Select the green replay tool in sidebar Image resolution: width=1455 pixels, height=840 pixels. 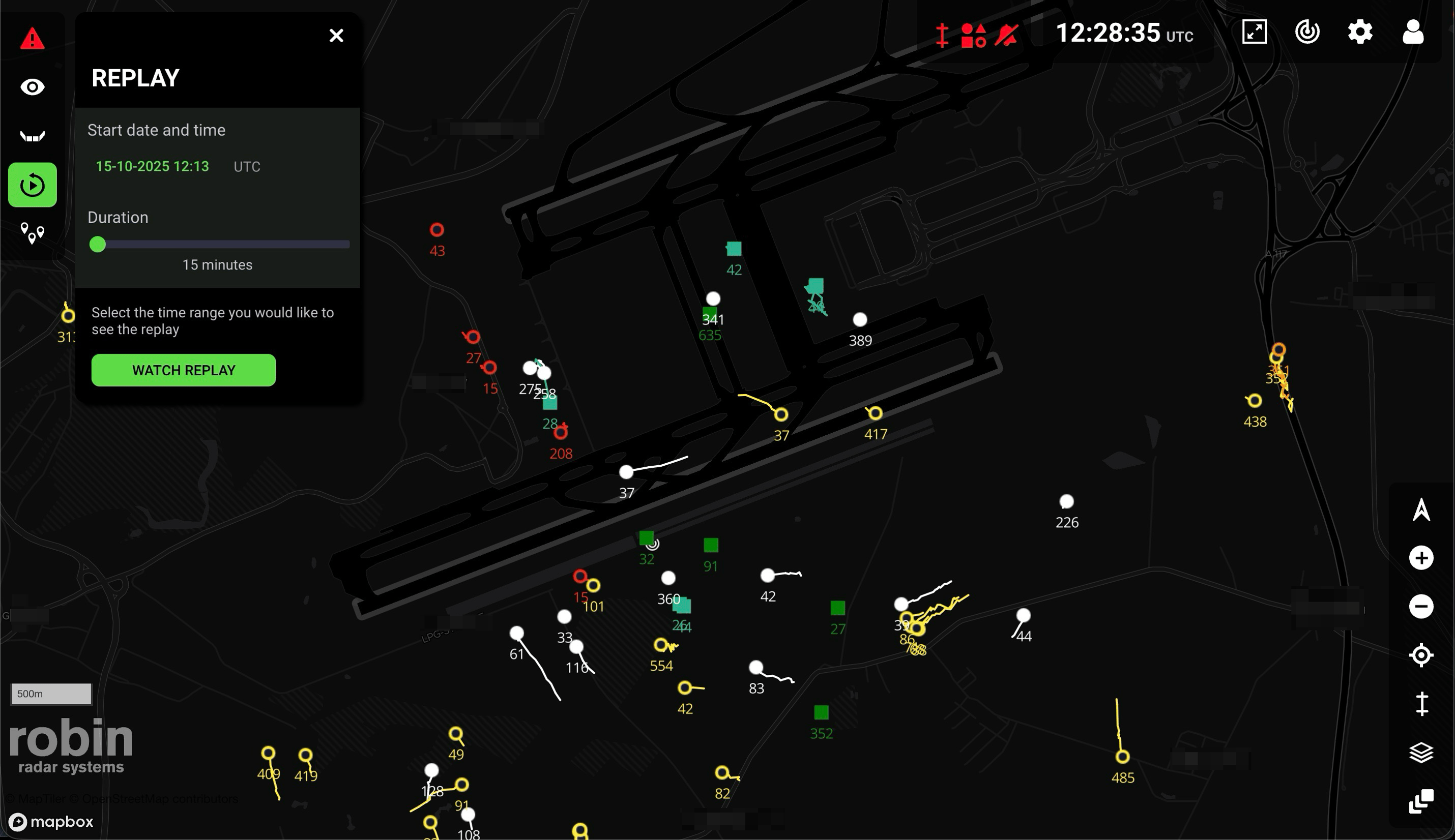point(32,185)
